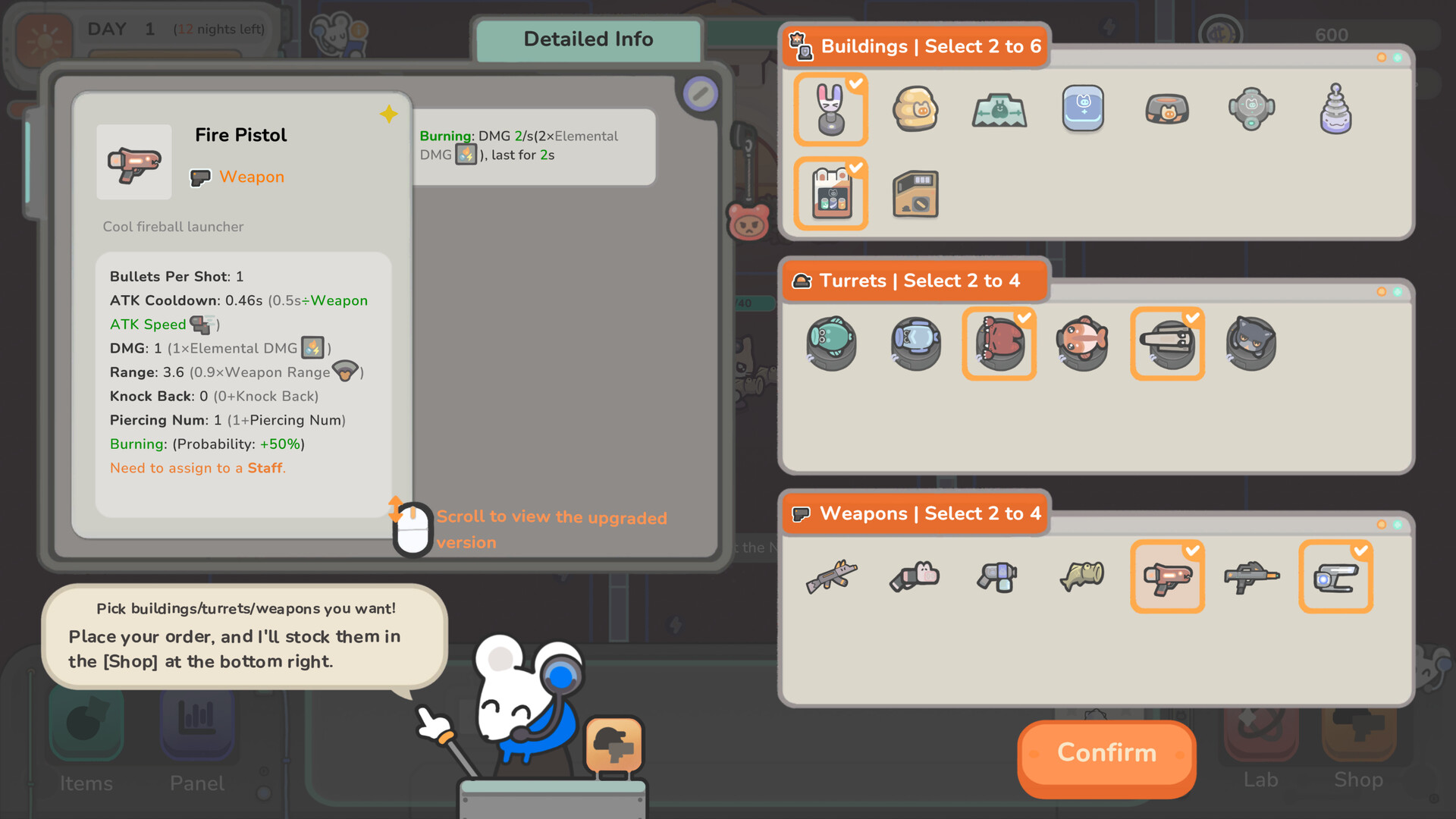
Task: Collapse the Weapons panel with its corner dot
Action: coord(1382,523)
